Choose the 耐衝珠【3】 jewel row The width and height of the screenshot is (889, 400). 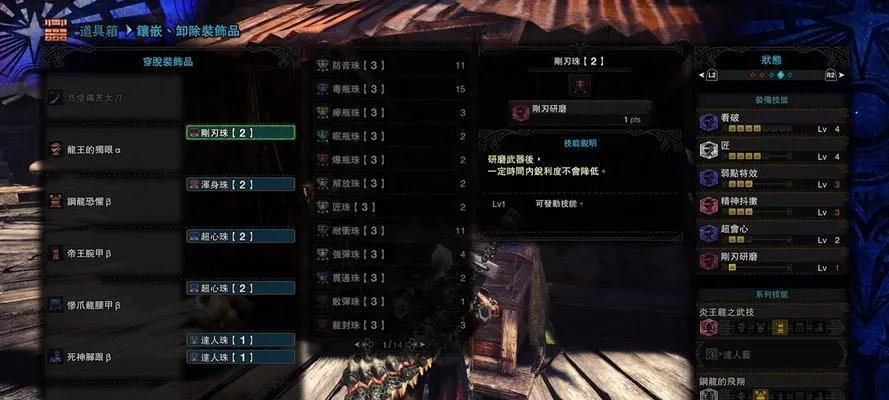click(391, 230)
